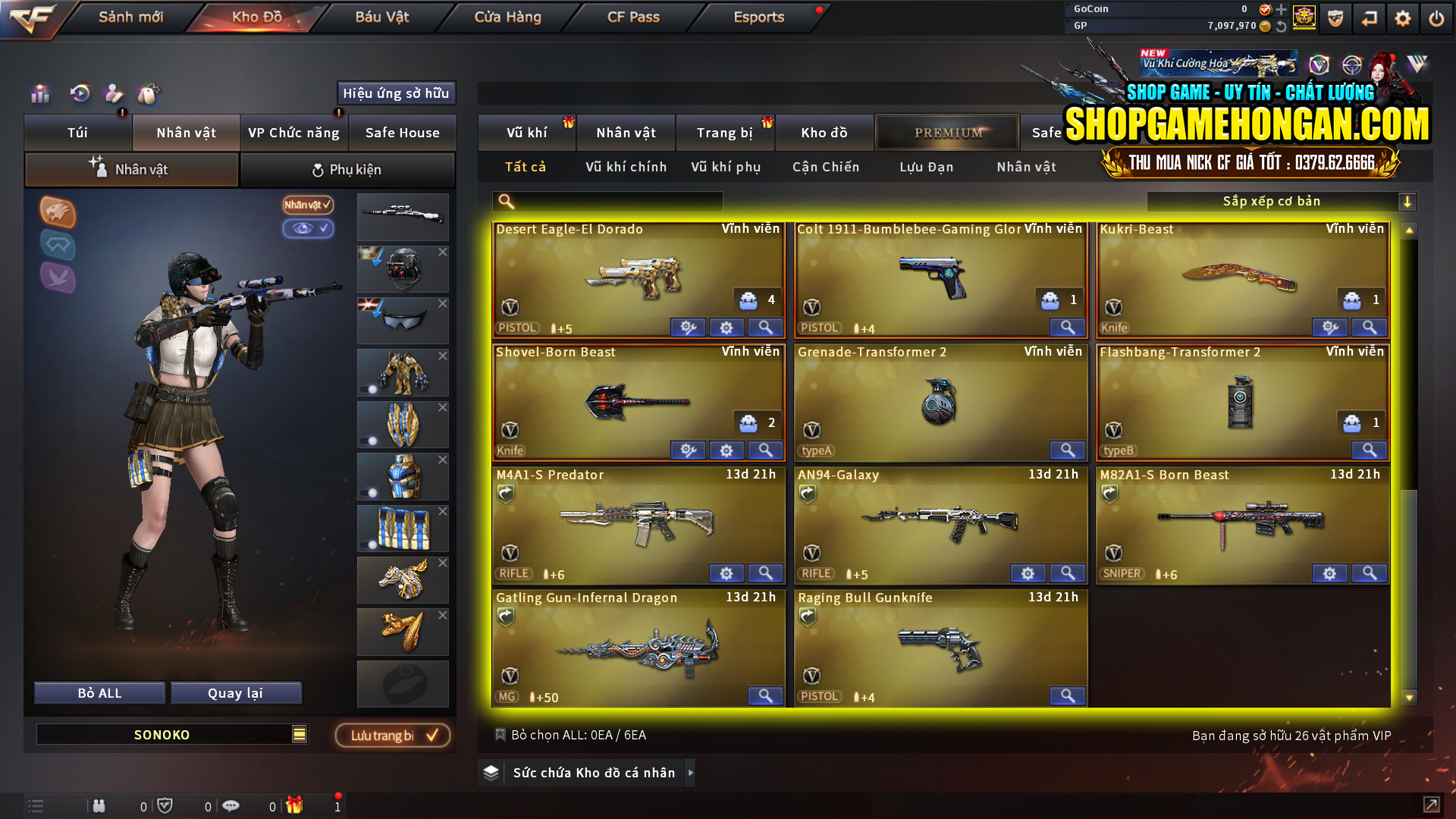Open the Cửa Hàng menu

point(506,17)
